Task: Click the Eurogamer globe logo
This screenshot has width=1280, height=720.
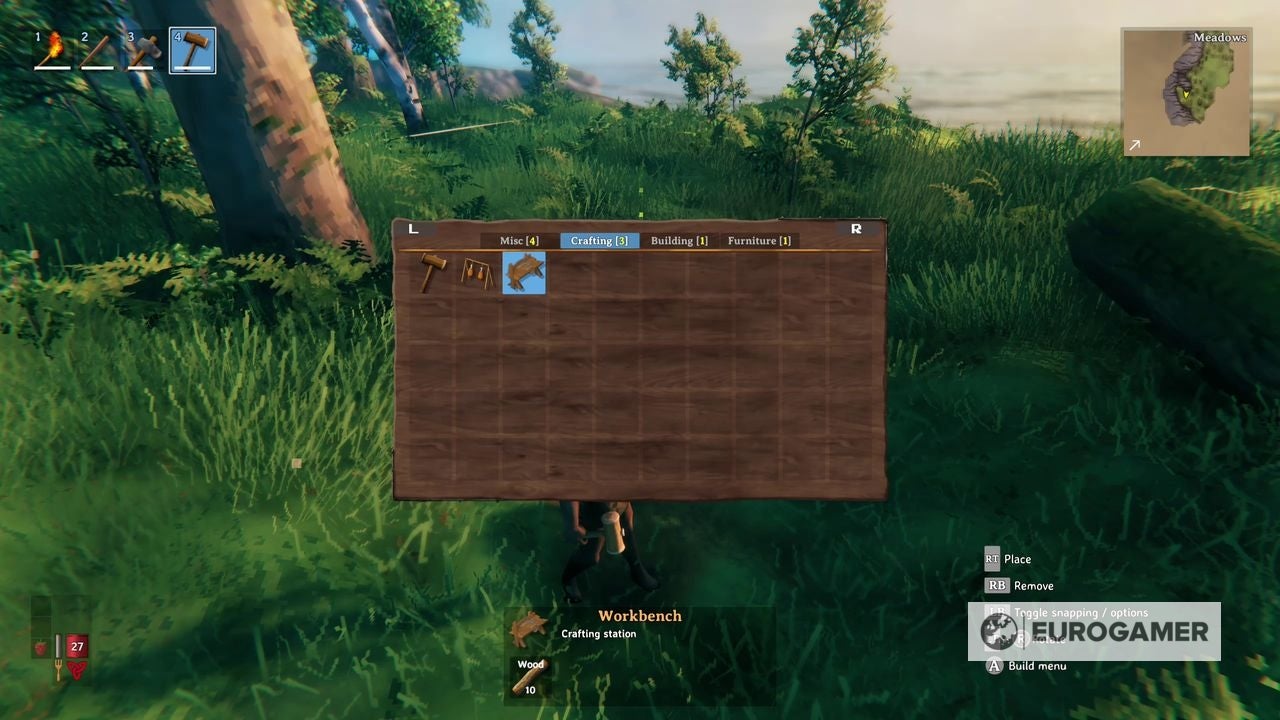Action: pos(997,631)
